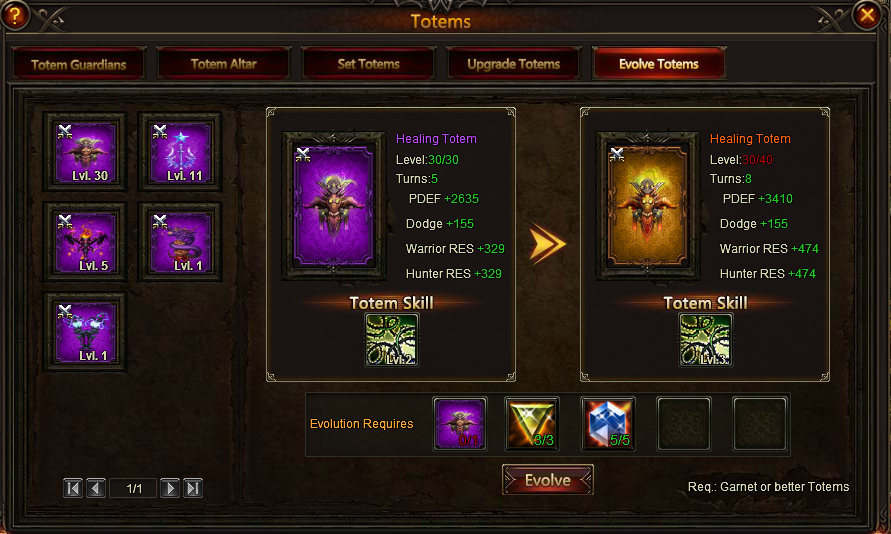Select the gold triangle evolution material

click(532, 424)
